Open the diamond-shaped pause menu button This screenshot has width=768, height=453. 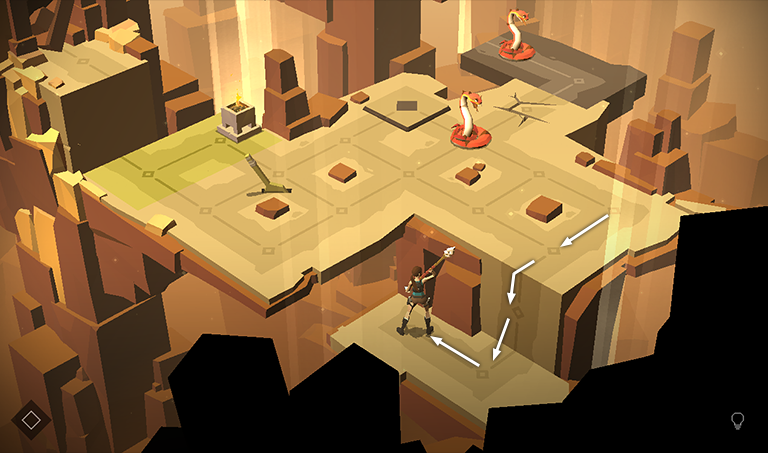click(x=31, y=419)
